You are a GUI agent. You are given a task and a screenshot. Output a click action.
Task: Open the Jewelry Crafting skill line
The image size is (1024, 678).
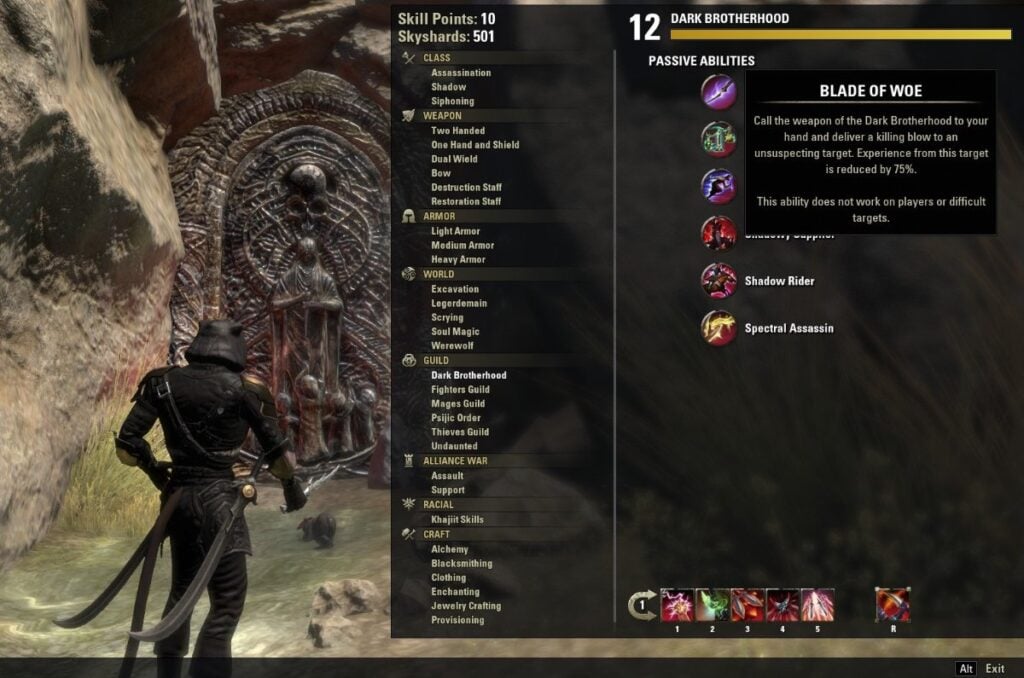[x=466, y=606]
